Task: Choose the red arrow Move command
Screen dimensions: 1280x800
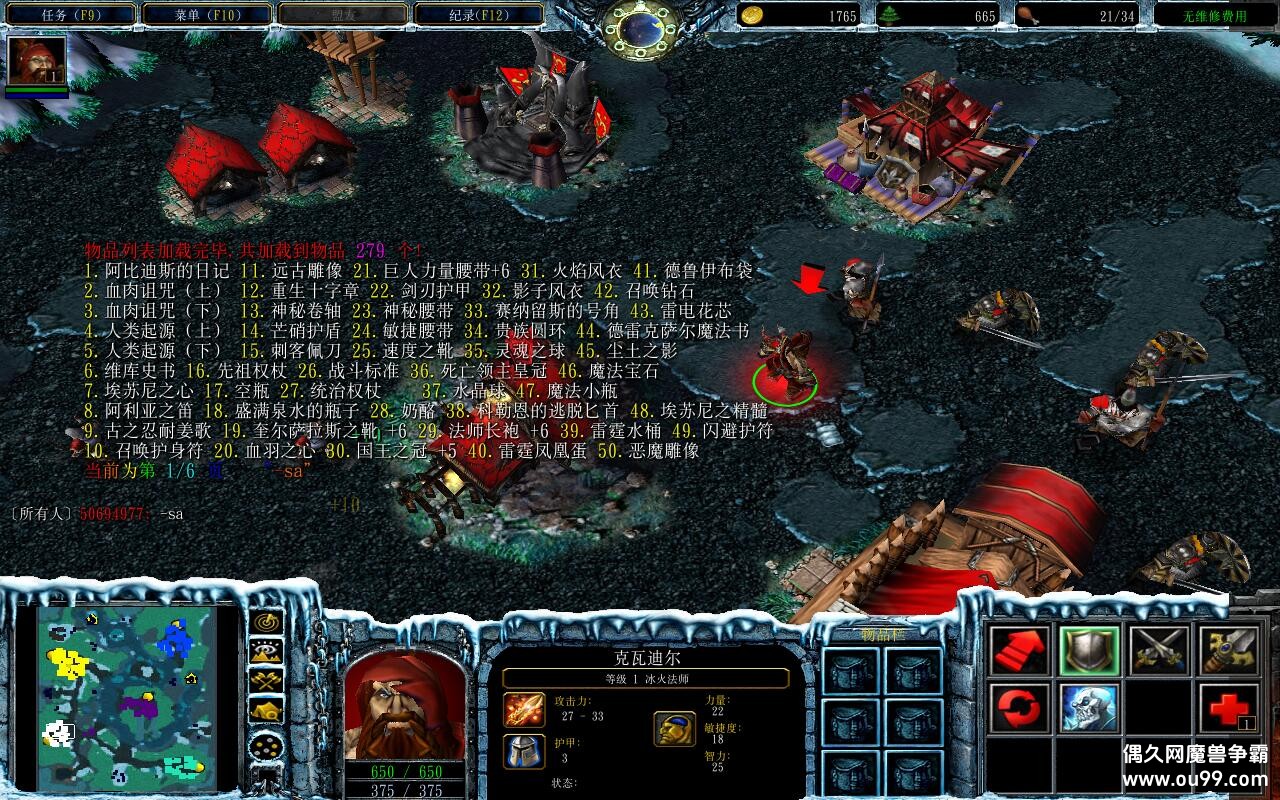Action: (1019, 650)
